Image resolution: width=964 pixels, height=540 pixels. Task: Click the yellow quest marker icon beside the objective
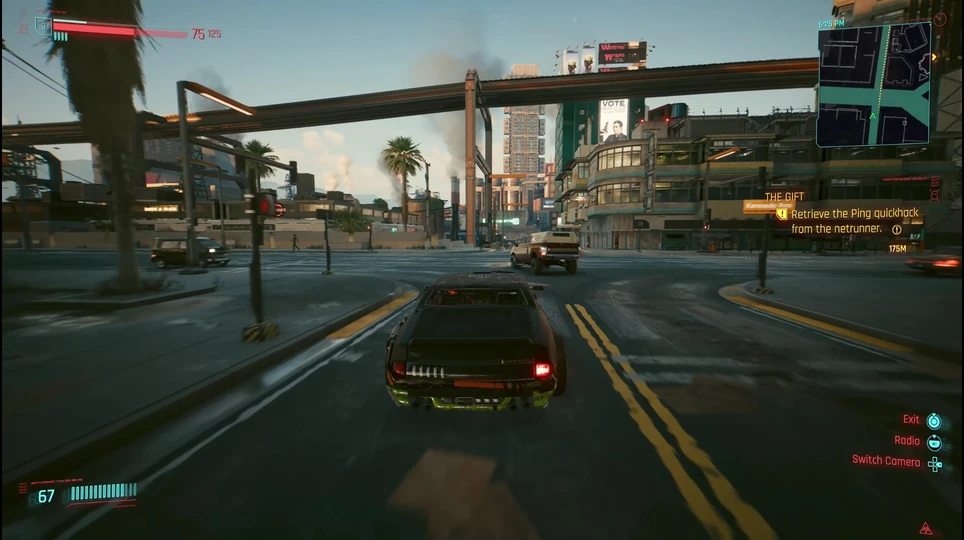pos(782,213)
